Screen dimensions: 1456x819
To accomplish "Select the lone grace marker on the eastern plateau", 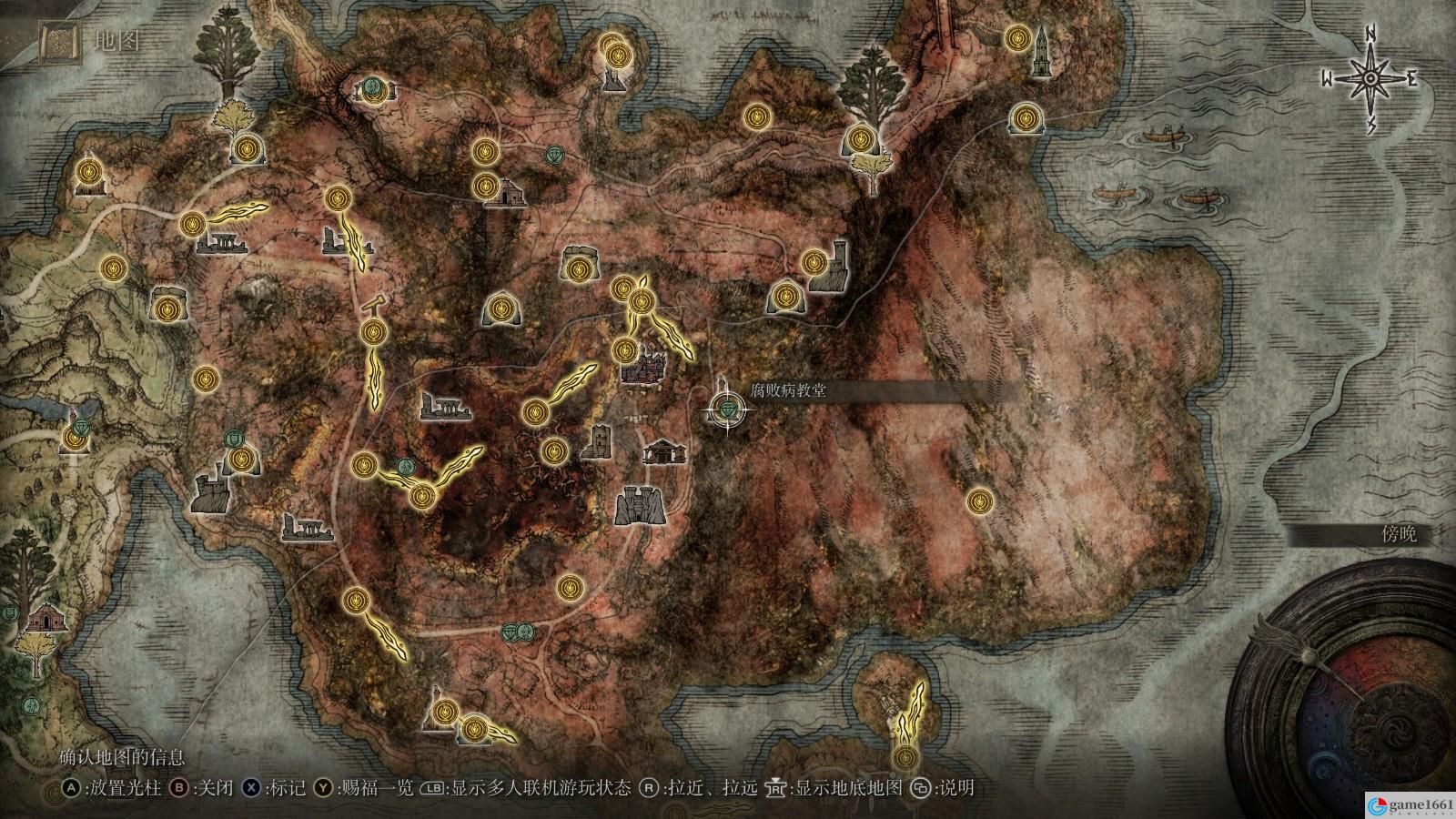I will tap(979, 500).
